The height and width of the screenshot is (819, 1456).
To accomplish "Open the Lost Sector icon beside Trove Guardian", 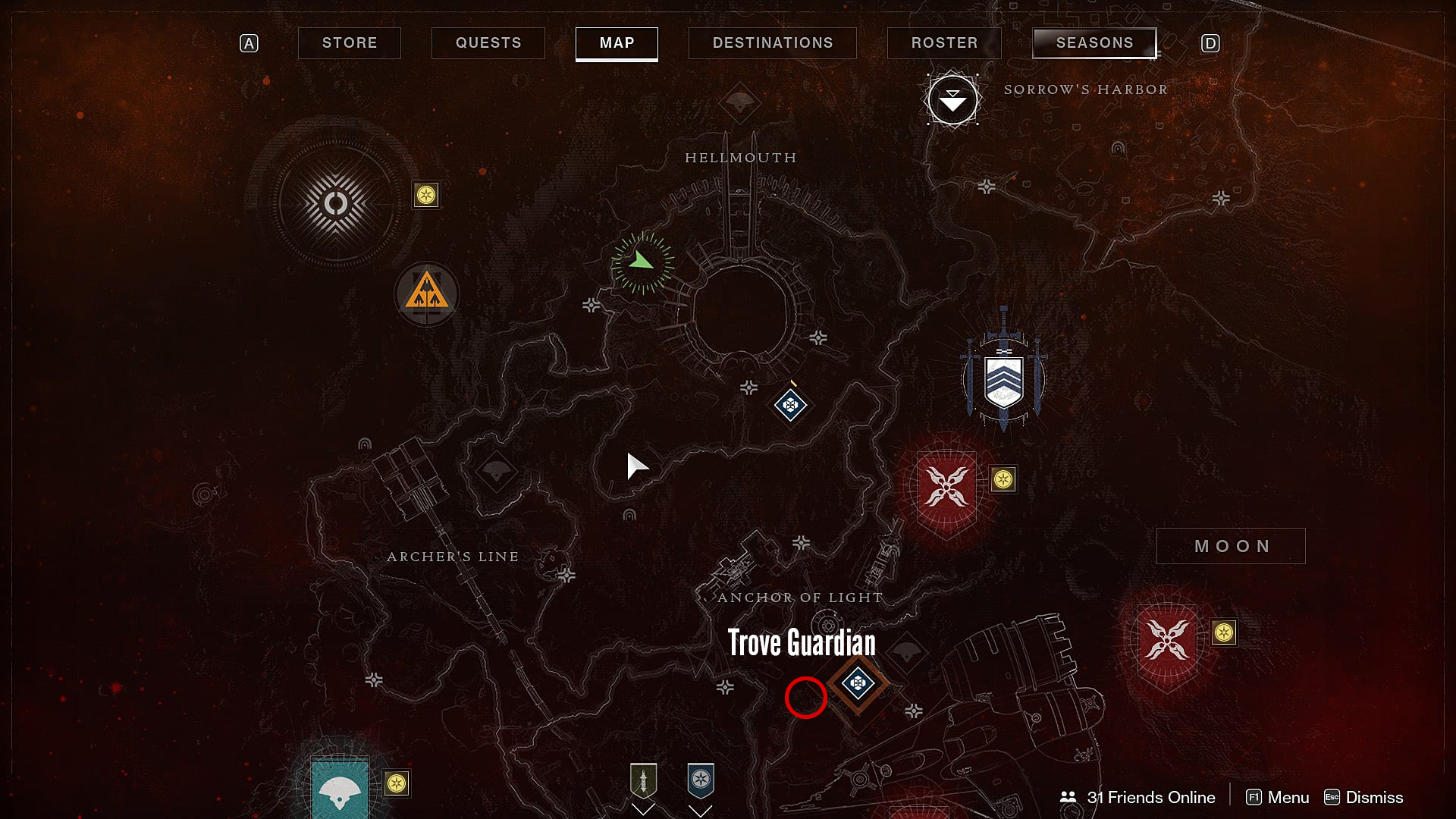I will (859, 685).
